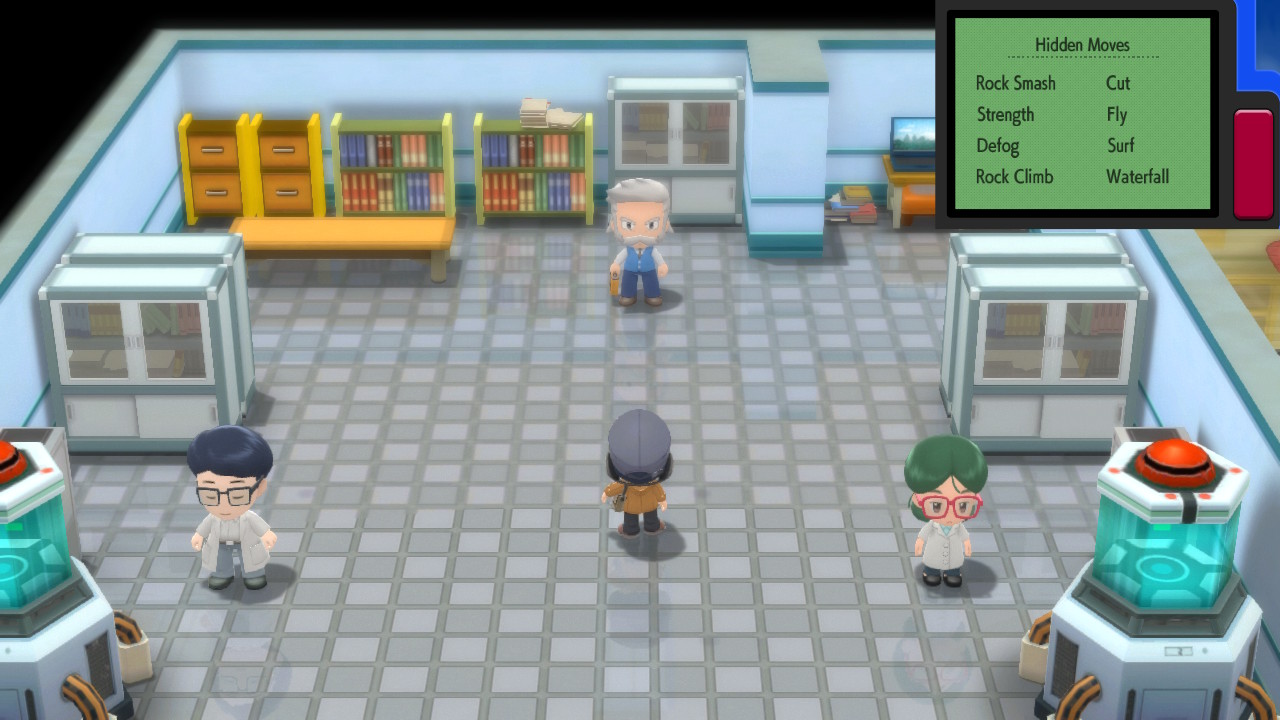This screenshot has width=1280, height=720.
Task: Click the Hidden Moves panel title
Action: click(x=1083, y=45)
